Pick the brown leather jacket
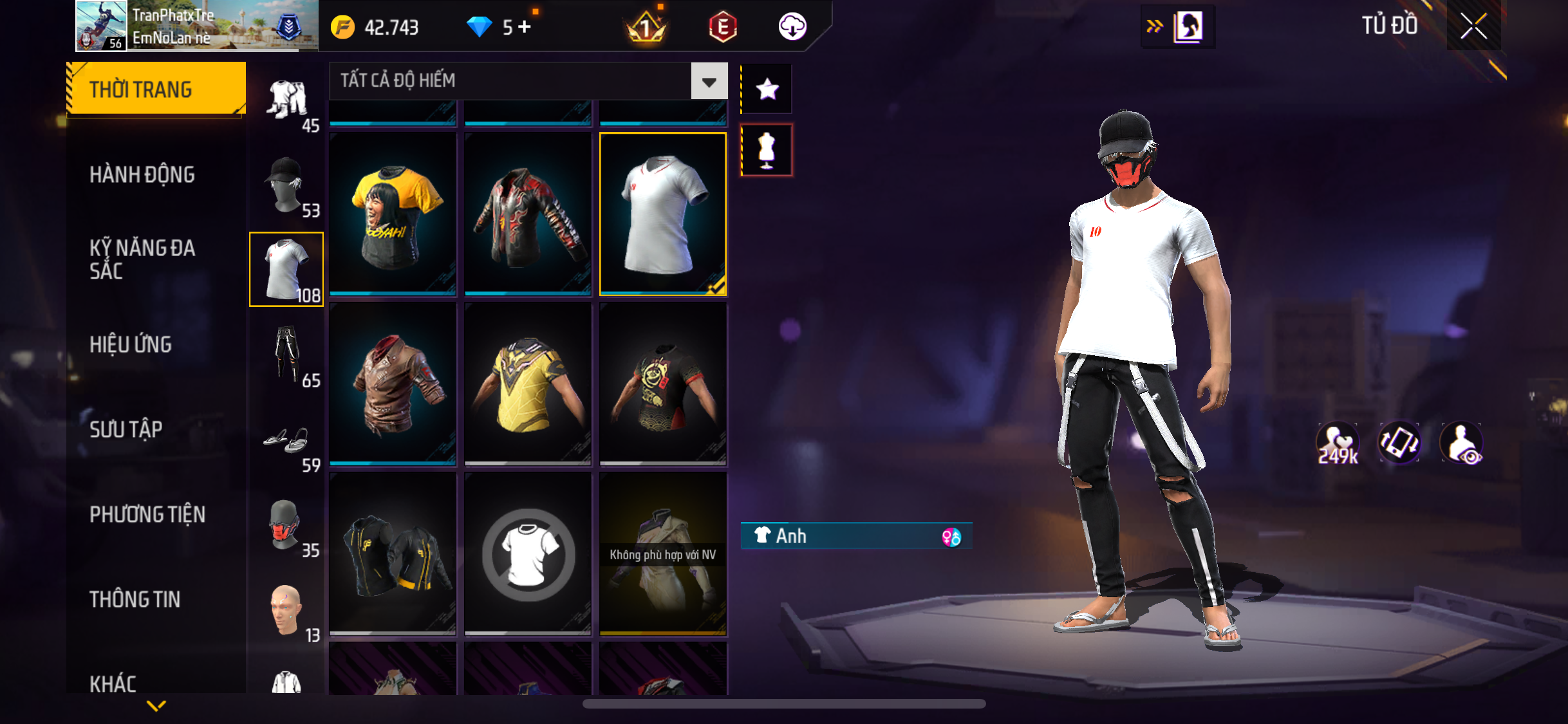The image size is (1568, 724). pos(393,384)
